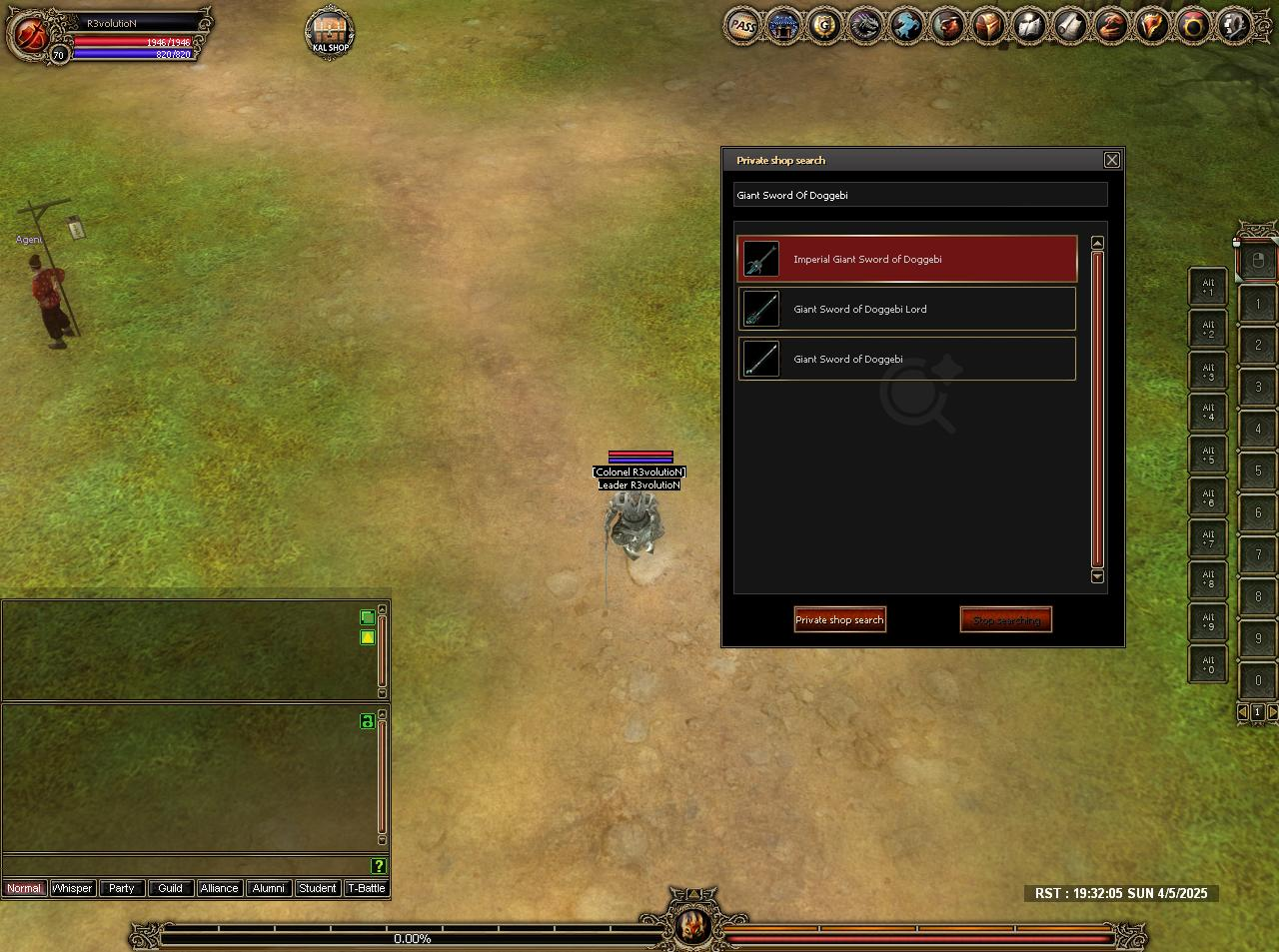Switch chat to Party channel
Viewport: 1279px width, 952px height.
[x=122, y=888]
